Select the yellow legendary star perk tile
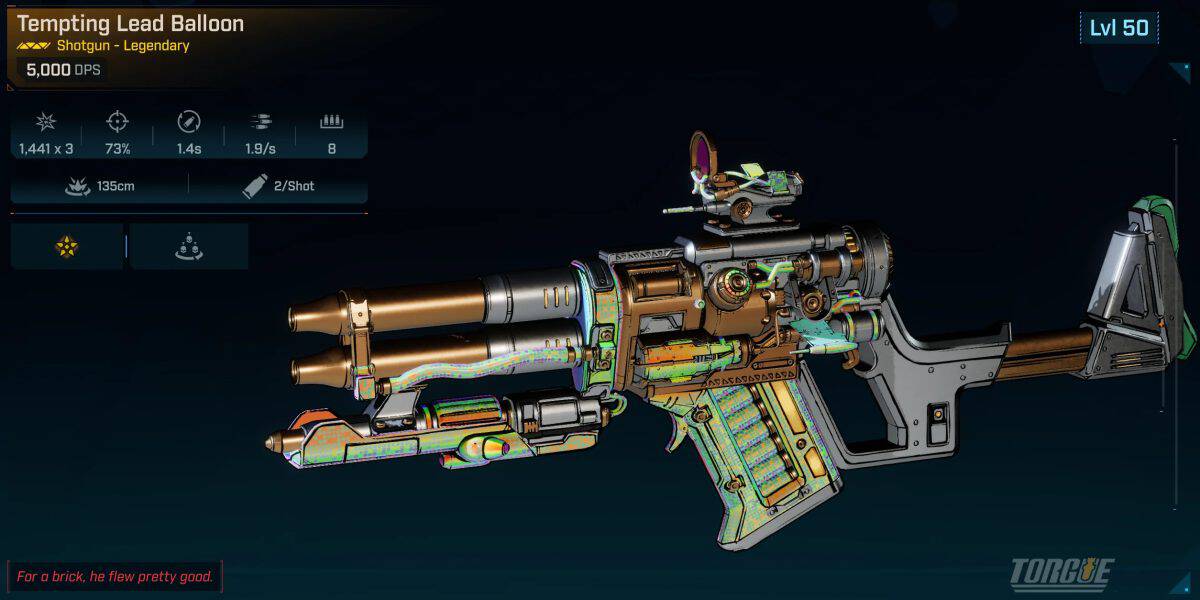 pos(67,247)
